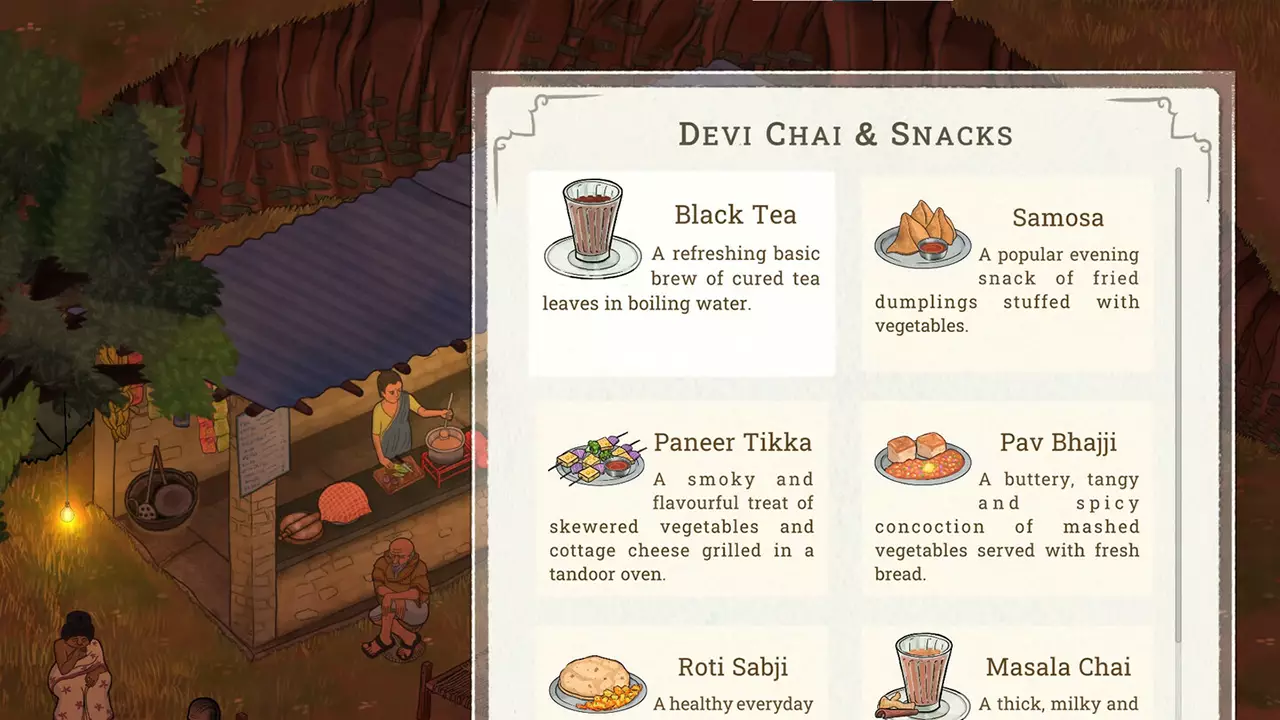
Task: Pick the Pav Bhajji entry
Action: coord(1006,500)
